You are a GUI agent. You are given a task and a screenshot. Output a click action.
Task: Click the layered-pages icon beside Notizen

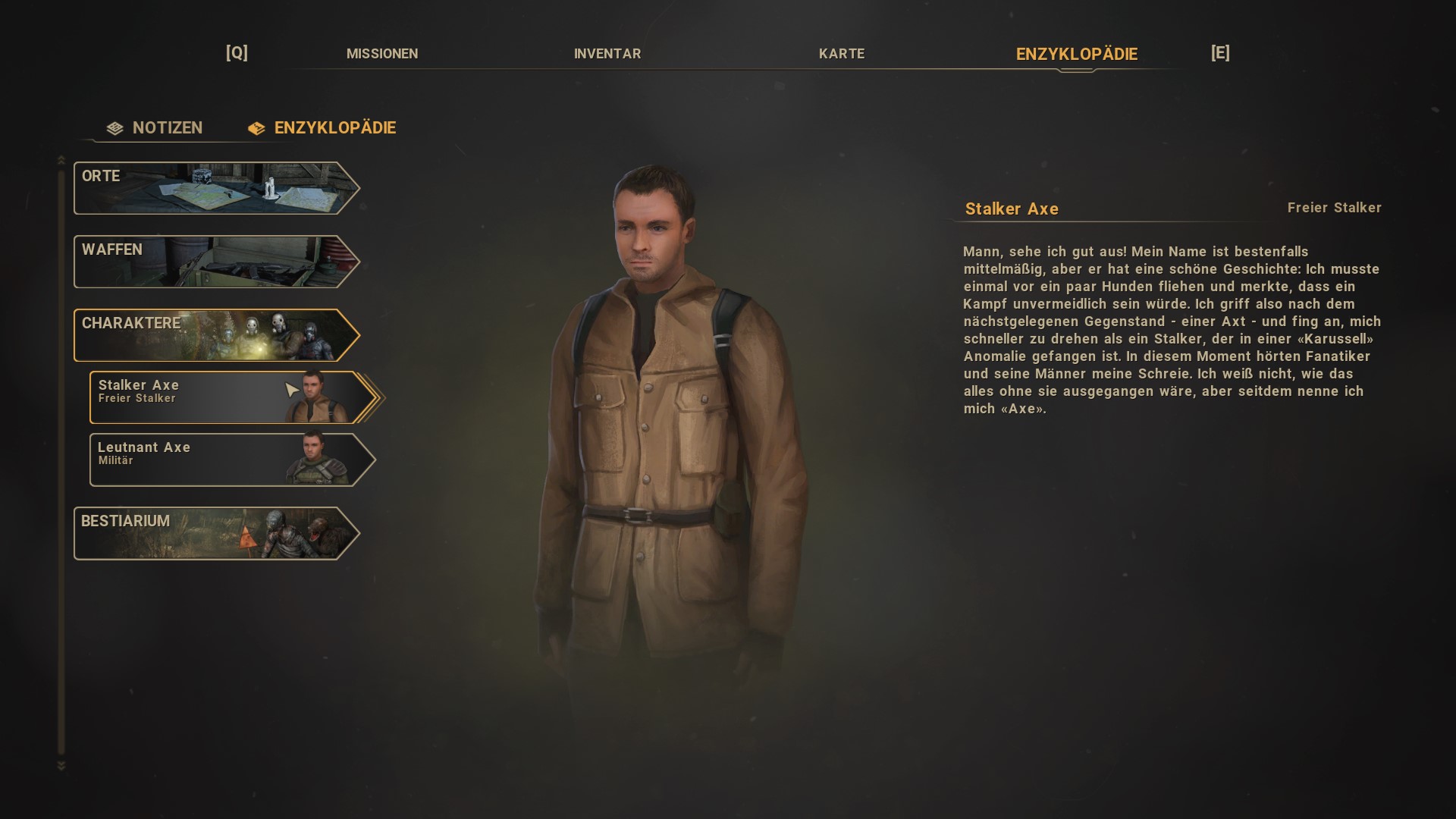tap(115, 128)
